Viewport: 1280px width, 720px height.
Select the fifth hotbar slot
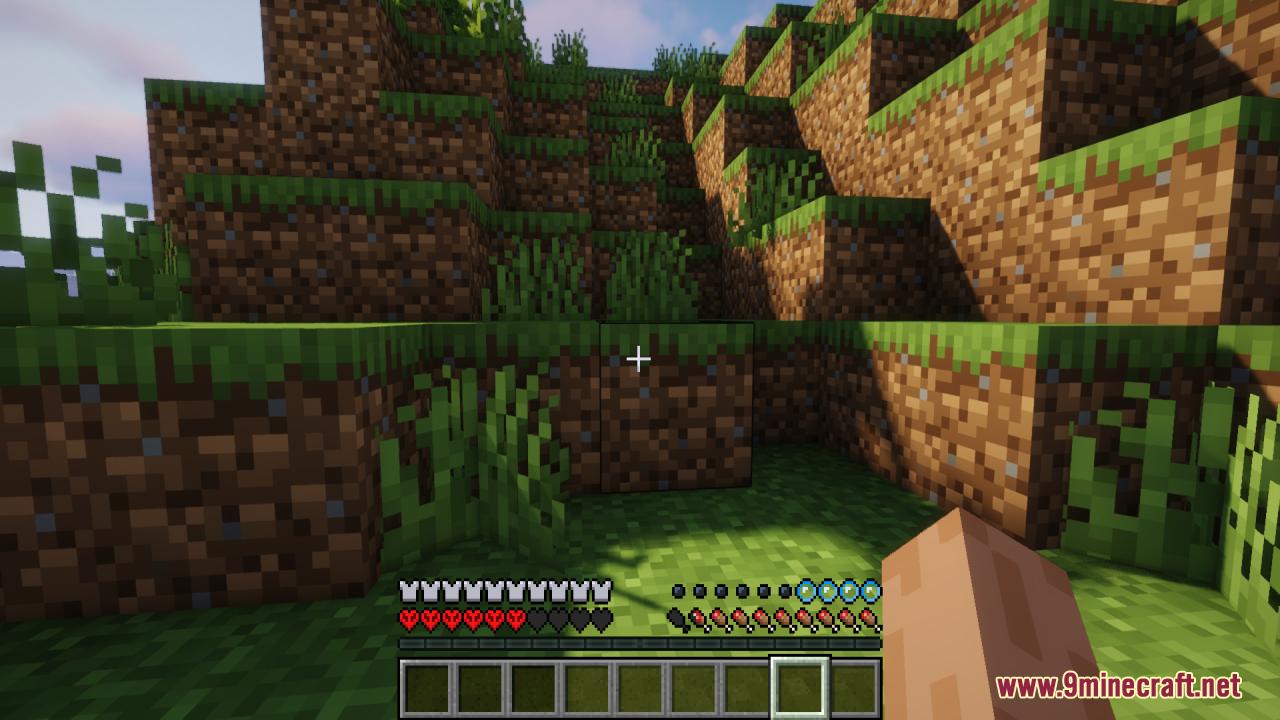640,684
